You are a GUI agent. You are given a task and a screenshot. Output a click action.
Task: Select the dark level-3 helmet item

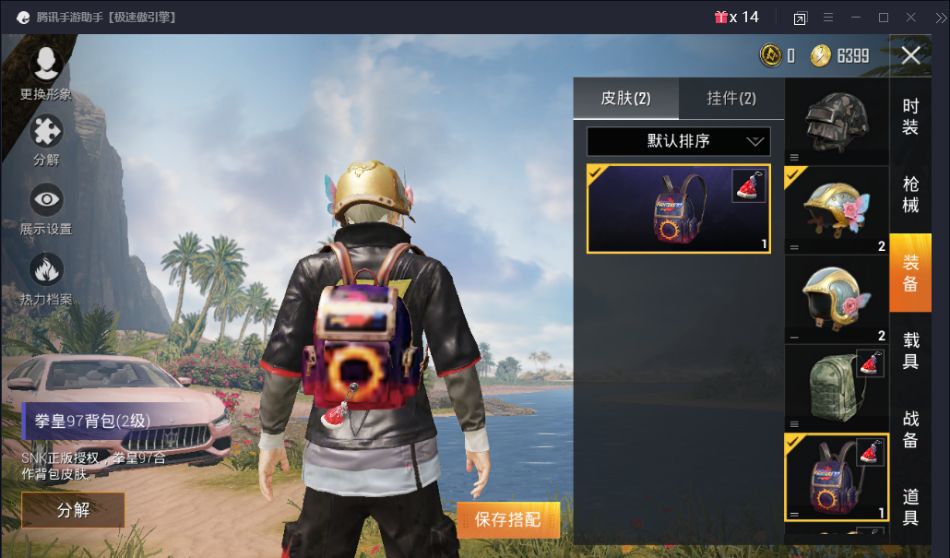836,121
